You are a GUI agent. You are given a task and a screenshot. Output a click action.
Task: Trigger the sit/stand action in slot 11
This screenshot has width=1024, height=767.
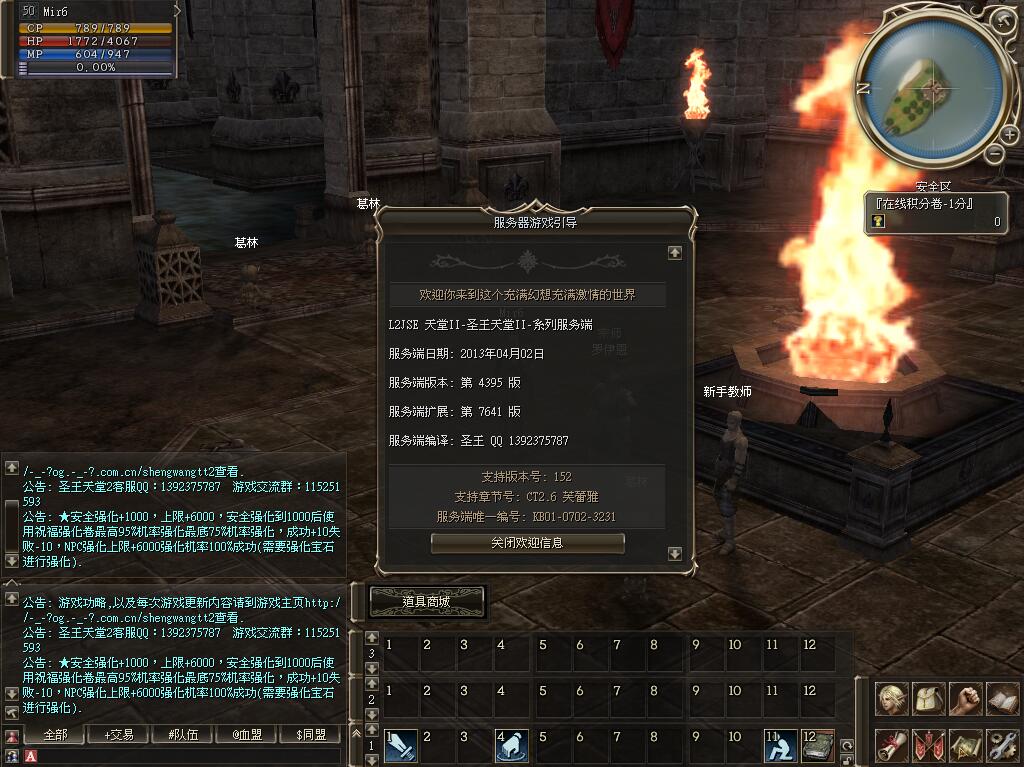click(780, 745)
